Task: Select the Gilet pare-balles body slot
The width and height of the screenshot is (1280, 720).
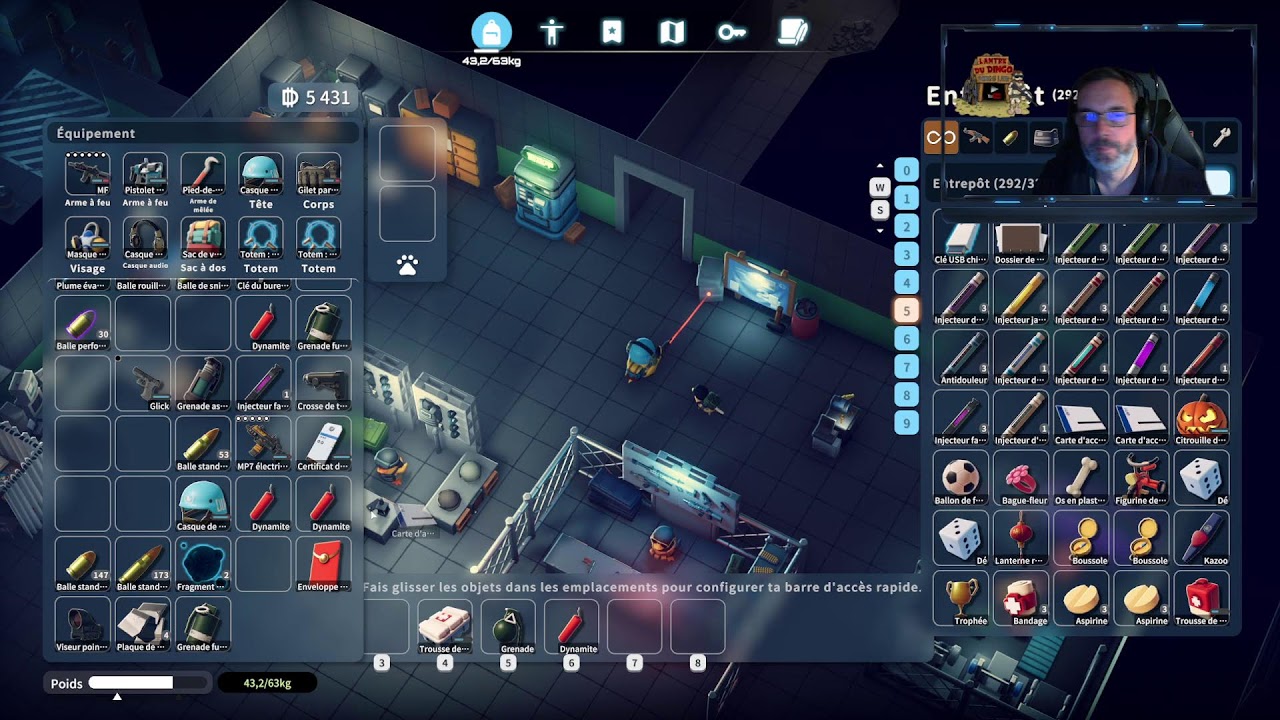Action: pos(318,179)
